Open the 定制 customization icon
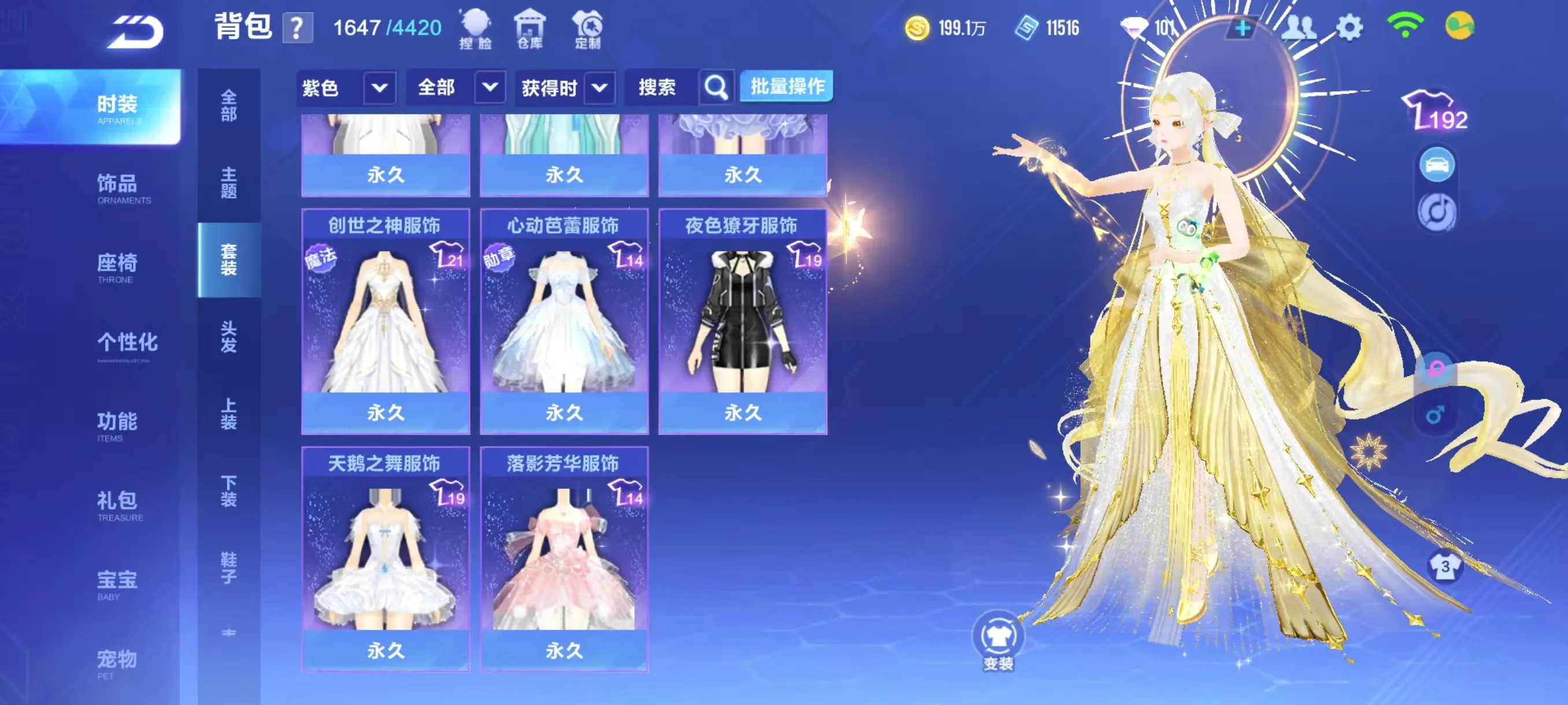 click(587, 28)
